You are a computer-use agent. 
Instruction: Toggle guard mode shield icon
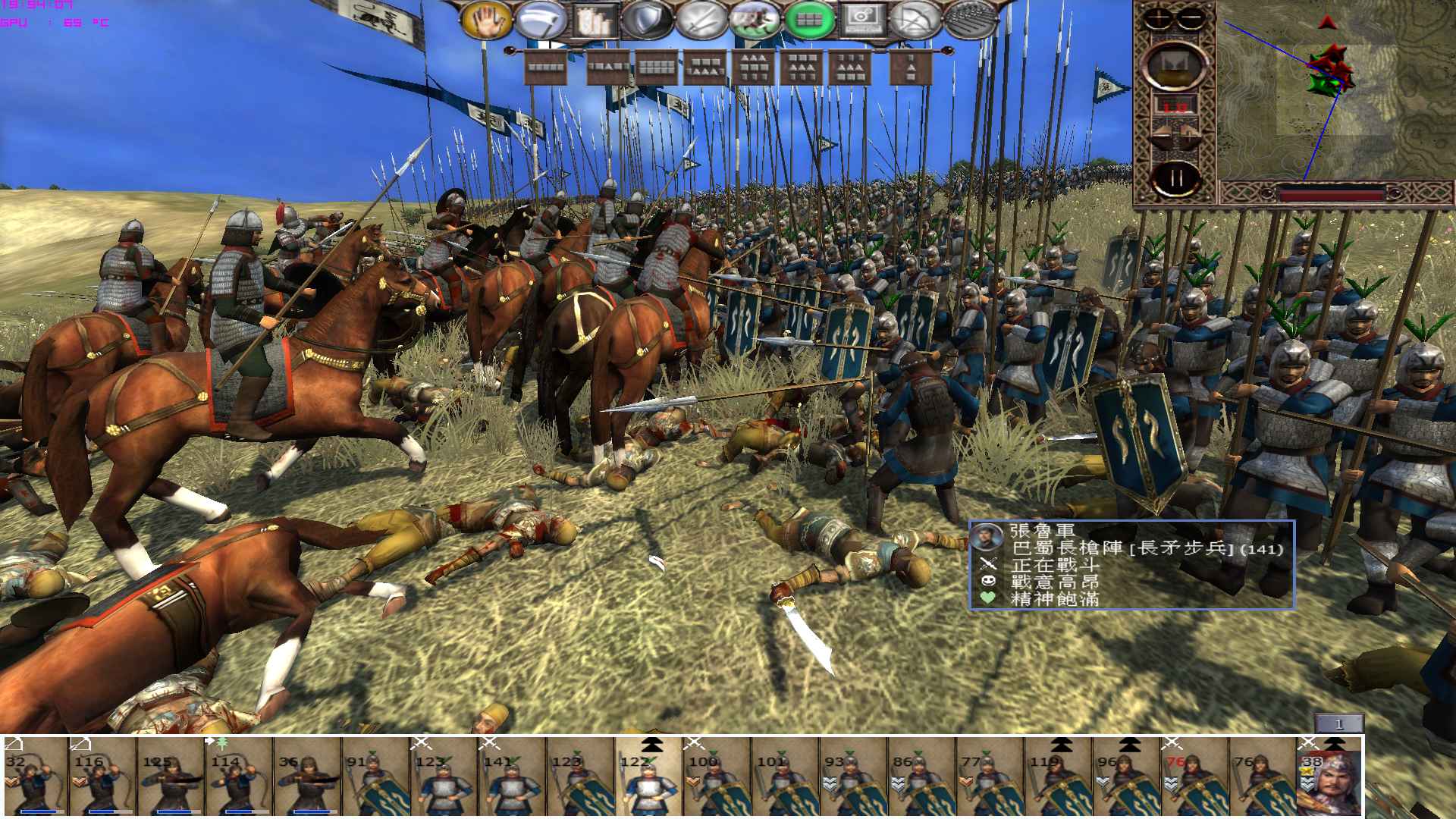pos(647,20)
